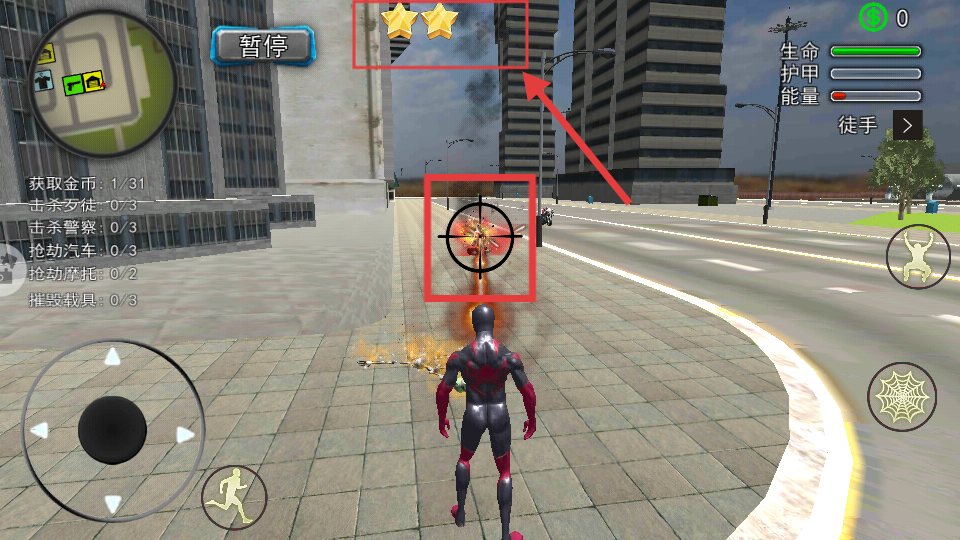Click the green dollar money icon
The image size is (960, 540).
(x=873, y=17)
